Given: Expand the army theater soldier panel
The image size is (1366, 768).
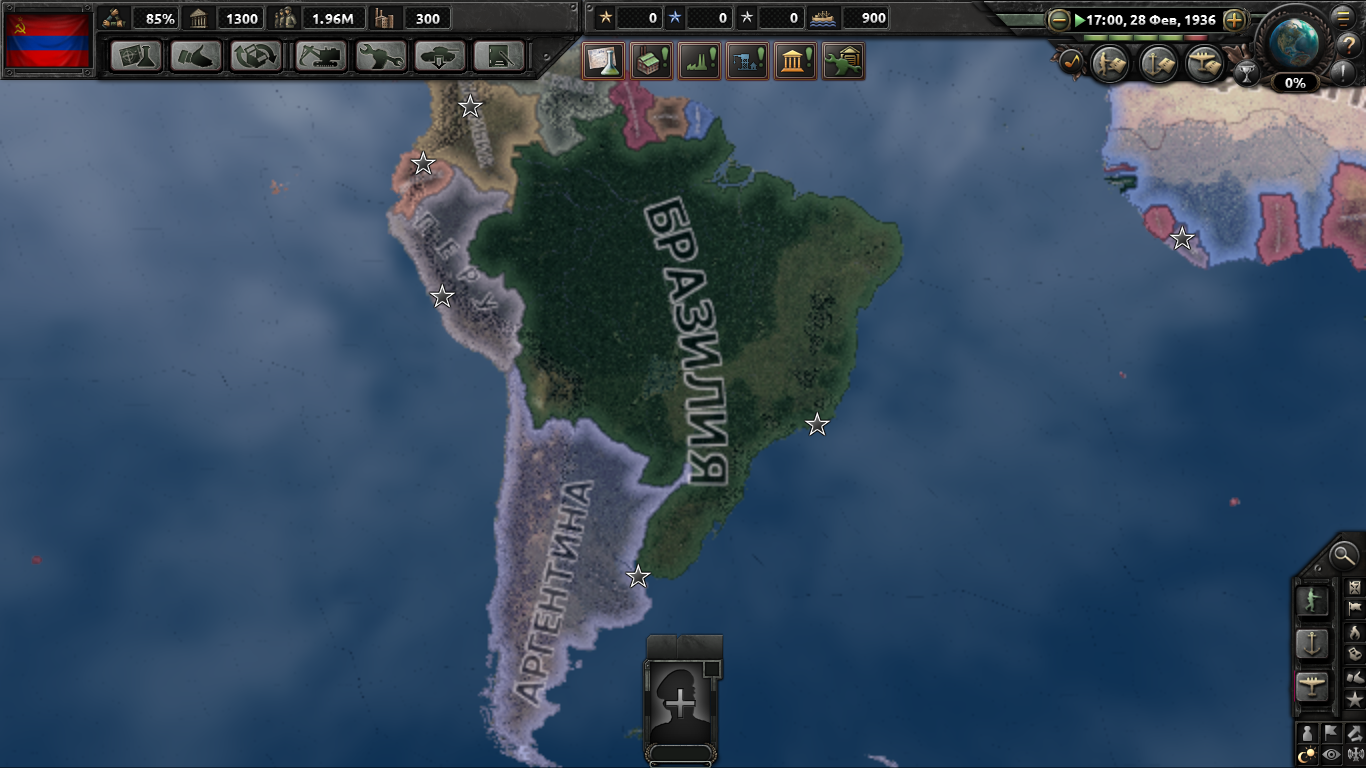Looking at the screenshot, I should (1311, 601).
